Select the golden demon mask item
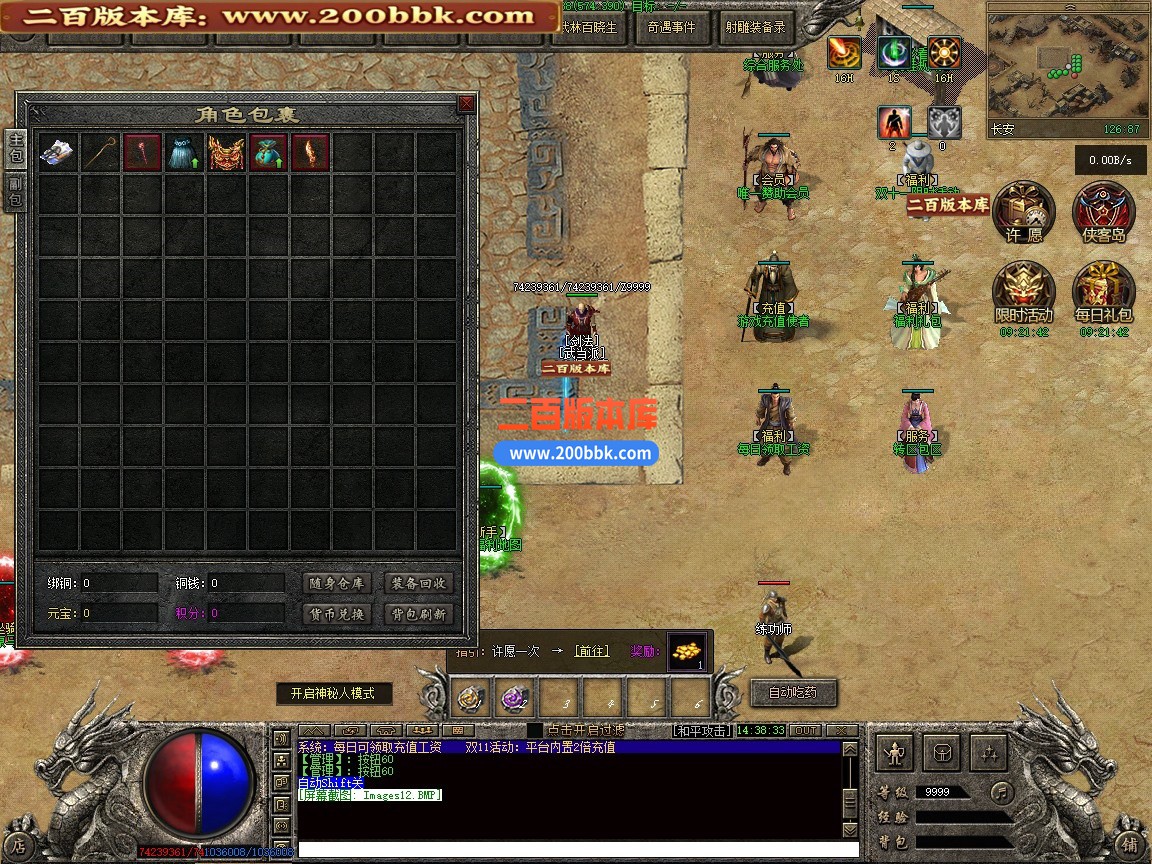Image resolution: width=1152 pixels, height=864 pixels. coord(226,153)
